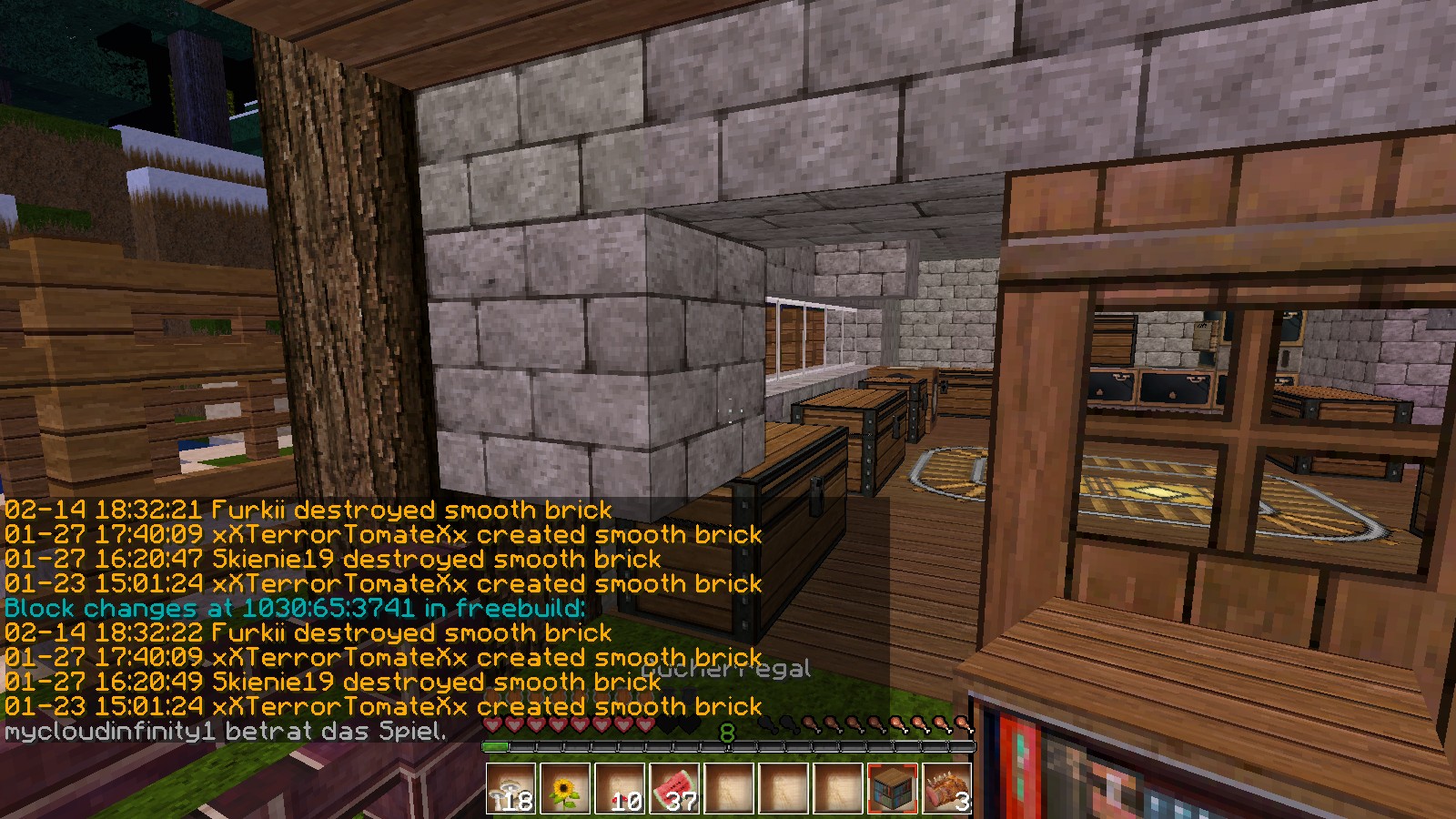Pick the bookshelf block slot
Image resolution: width=1456 pixels, height=819 pixels.
[x=893, y=788]
